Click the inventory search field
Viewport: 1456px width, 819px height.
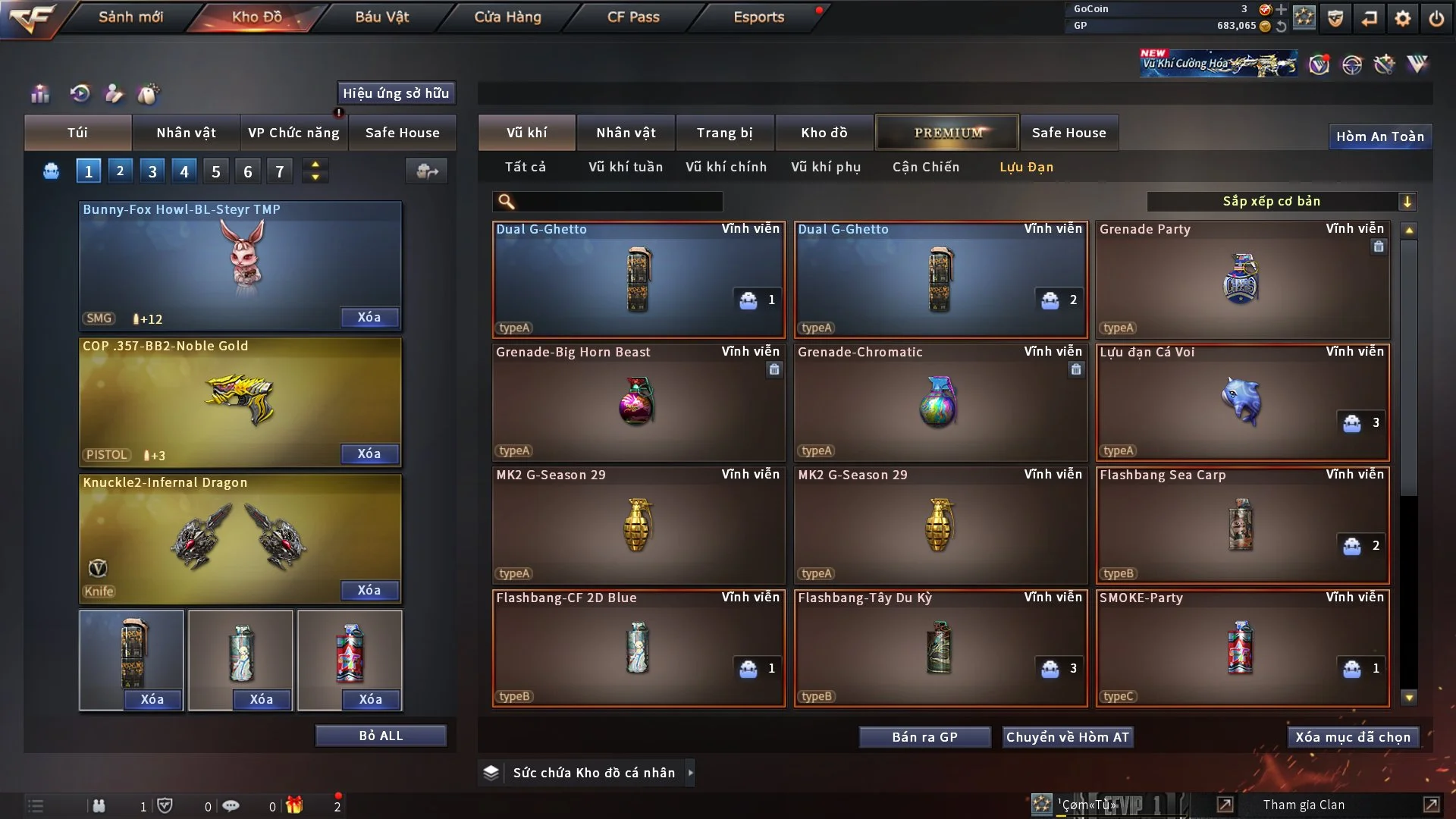[618, 202]
